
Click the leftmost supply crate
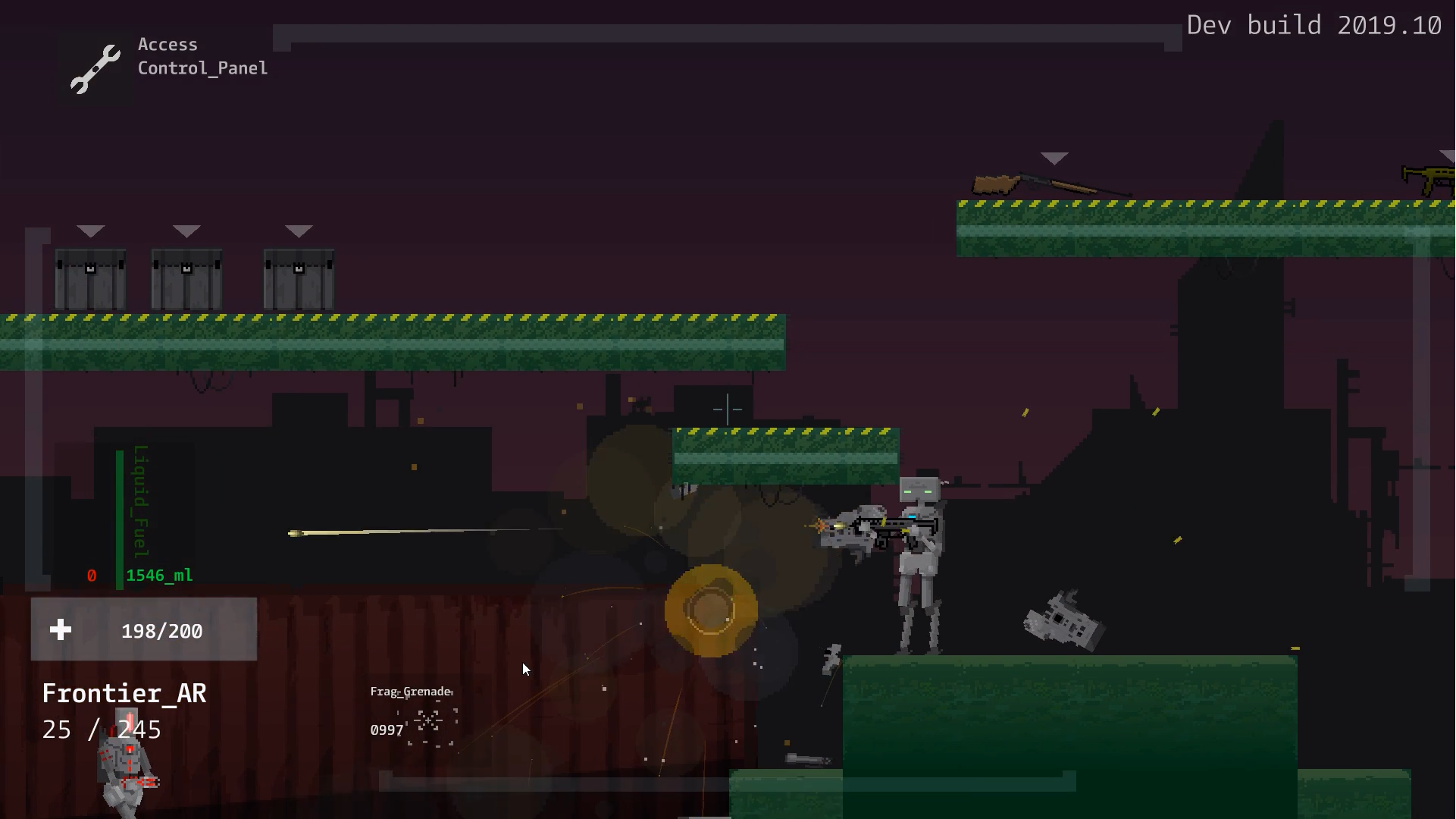90,279
